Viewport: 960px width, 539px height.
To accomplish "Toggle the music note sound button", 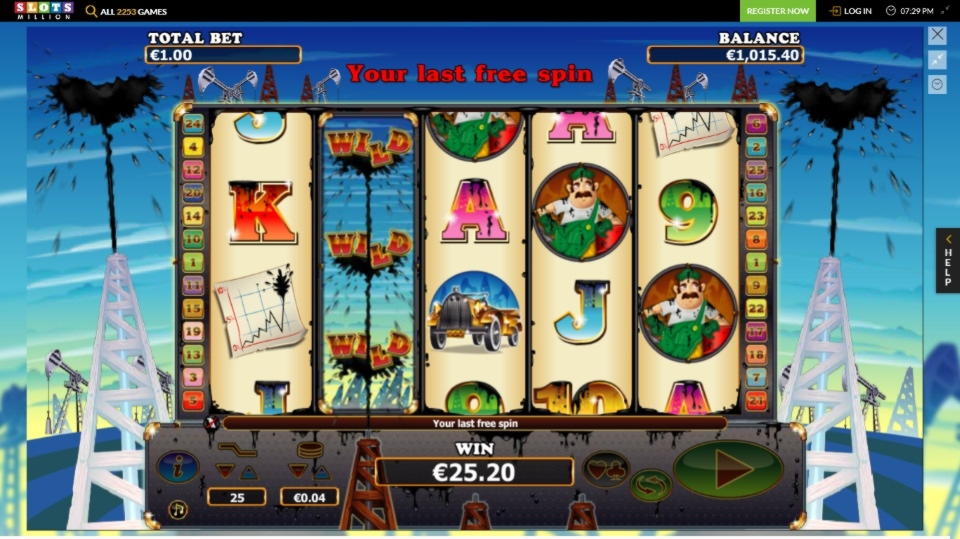I will coord(178,509).
